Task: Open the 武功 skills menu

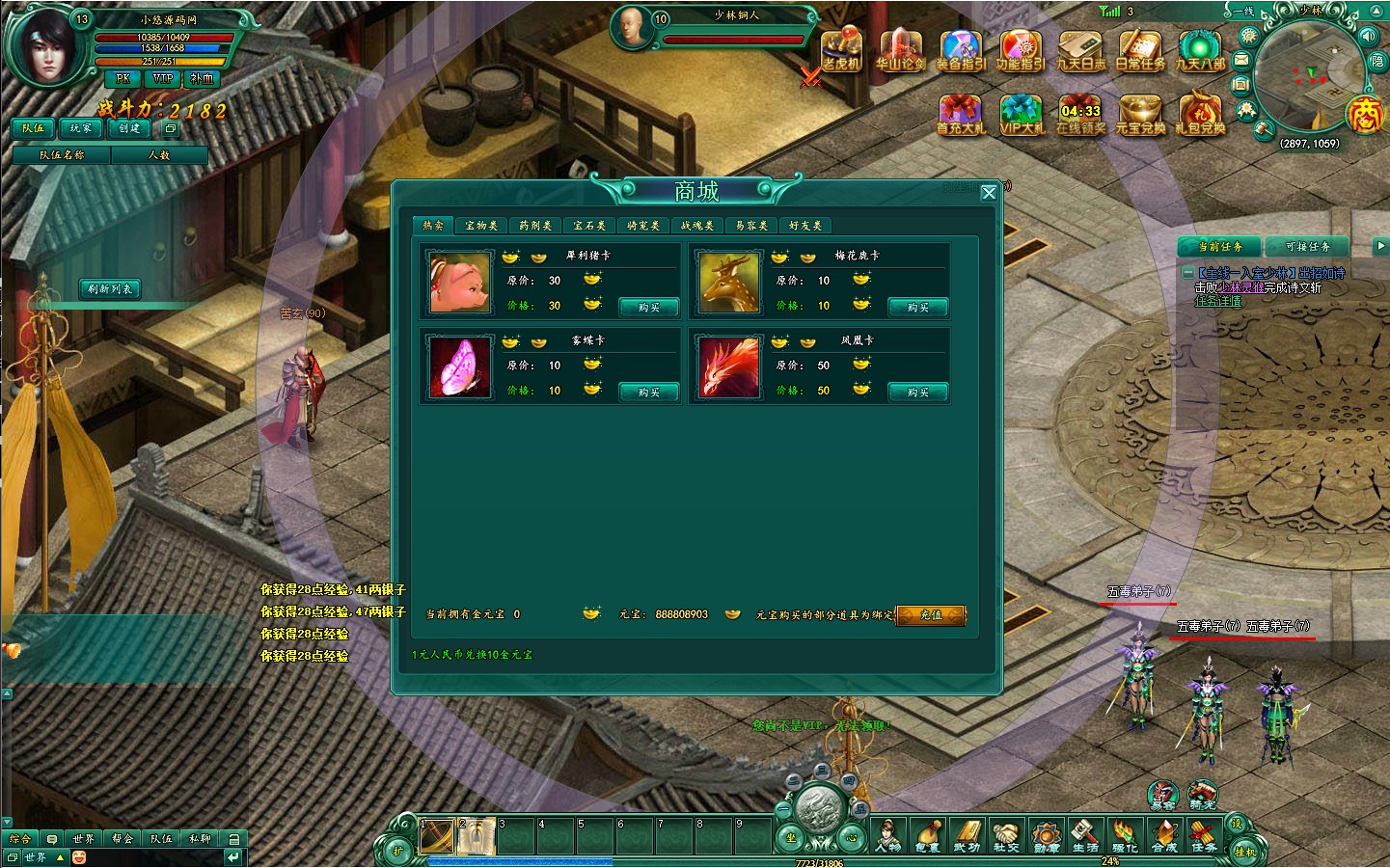Action: coord(967,835)
